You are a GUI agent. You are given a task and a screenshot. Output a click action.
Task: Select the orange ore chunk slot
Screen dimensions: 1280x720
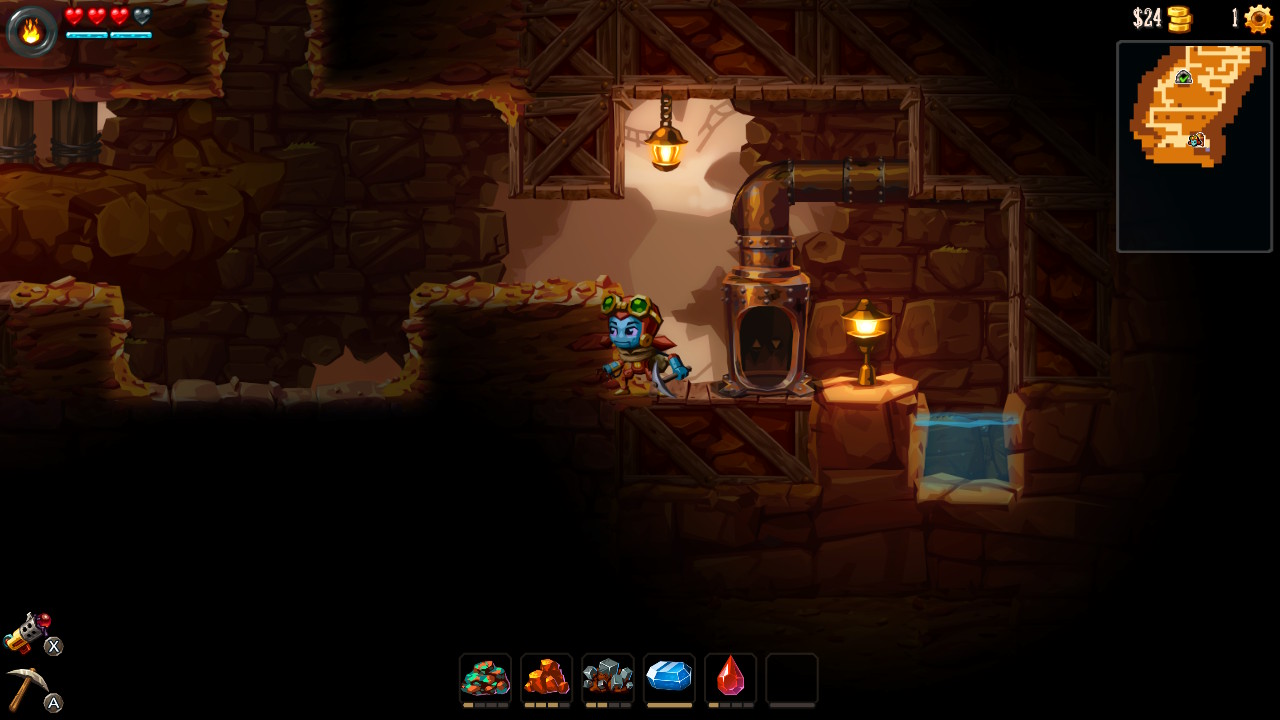tap(546, 678)
